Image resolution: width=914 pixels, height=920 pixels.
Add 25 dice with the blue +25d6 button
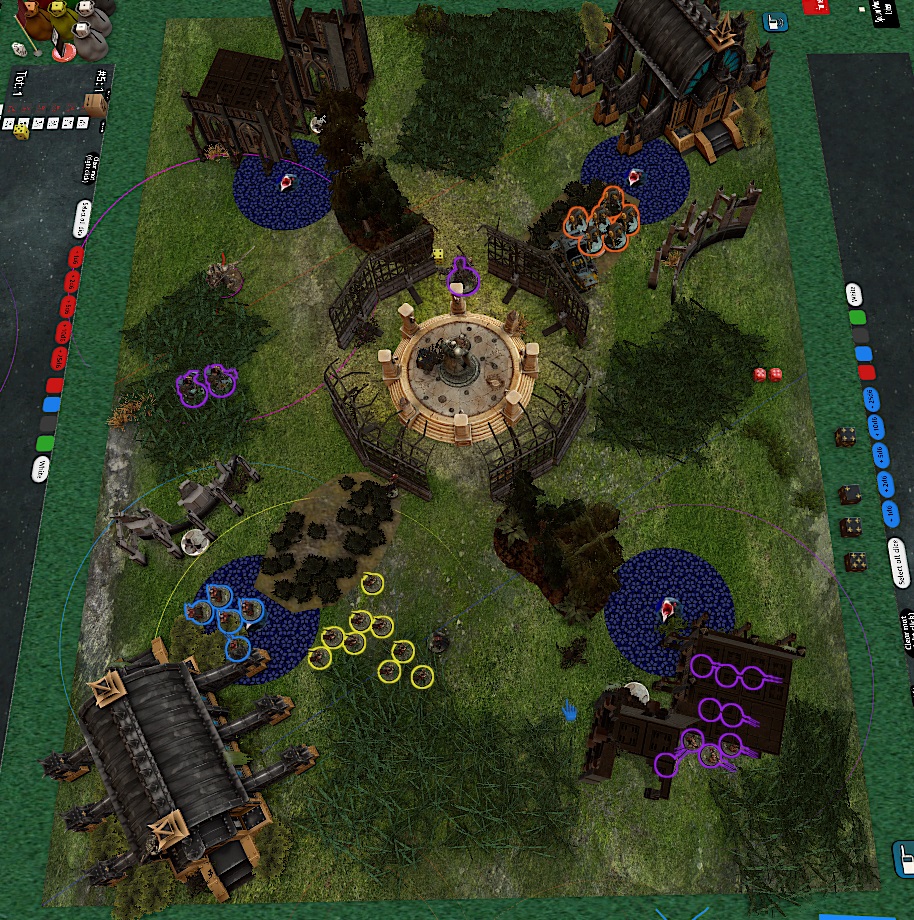(871, 401)
